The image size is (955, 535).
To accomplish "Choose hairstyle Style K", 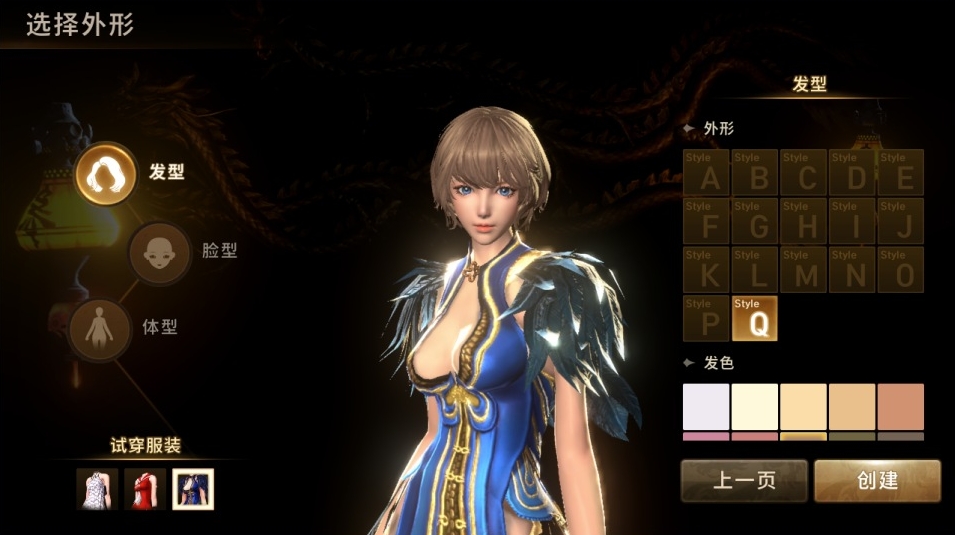I will click(x=708, y=269).
